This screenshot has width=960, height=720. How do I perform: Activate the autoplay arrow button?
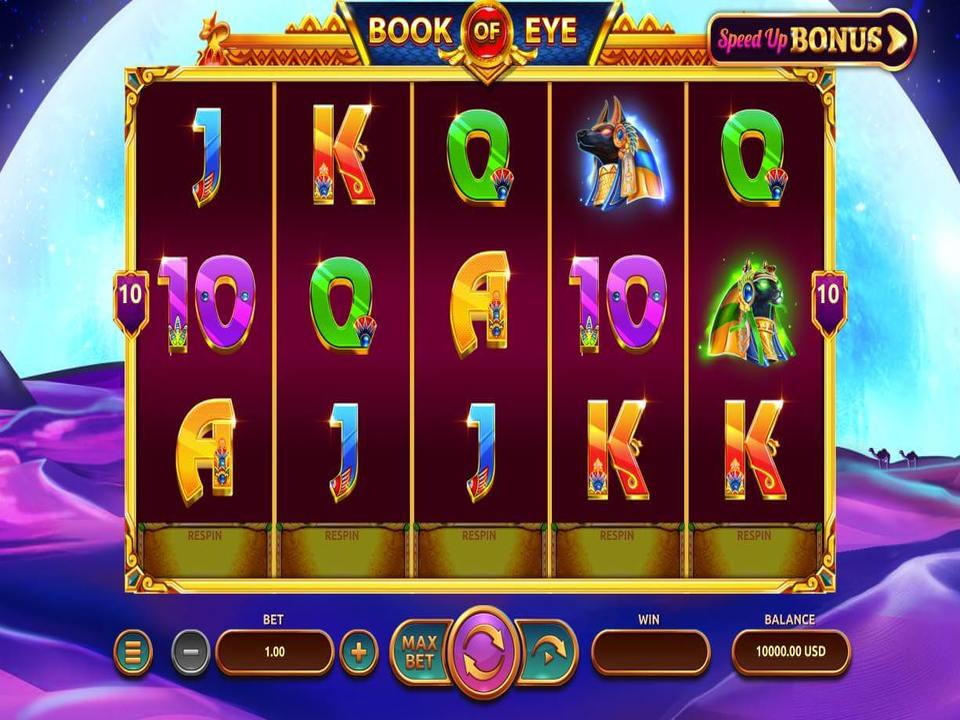pos(547,653)
